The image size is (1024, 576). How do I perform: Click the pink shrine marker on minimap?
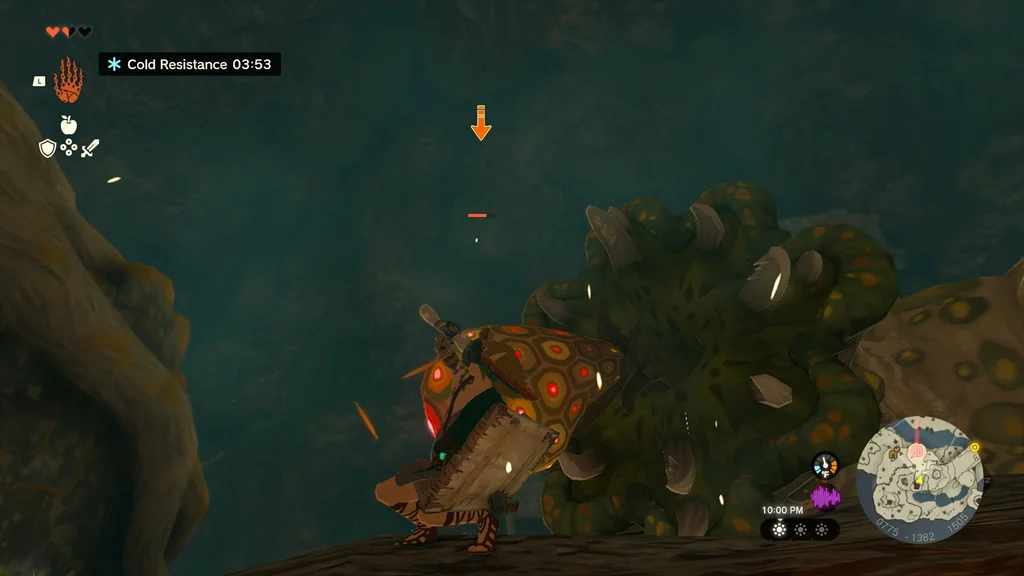point(914,453)
